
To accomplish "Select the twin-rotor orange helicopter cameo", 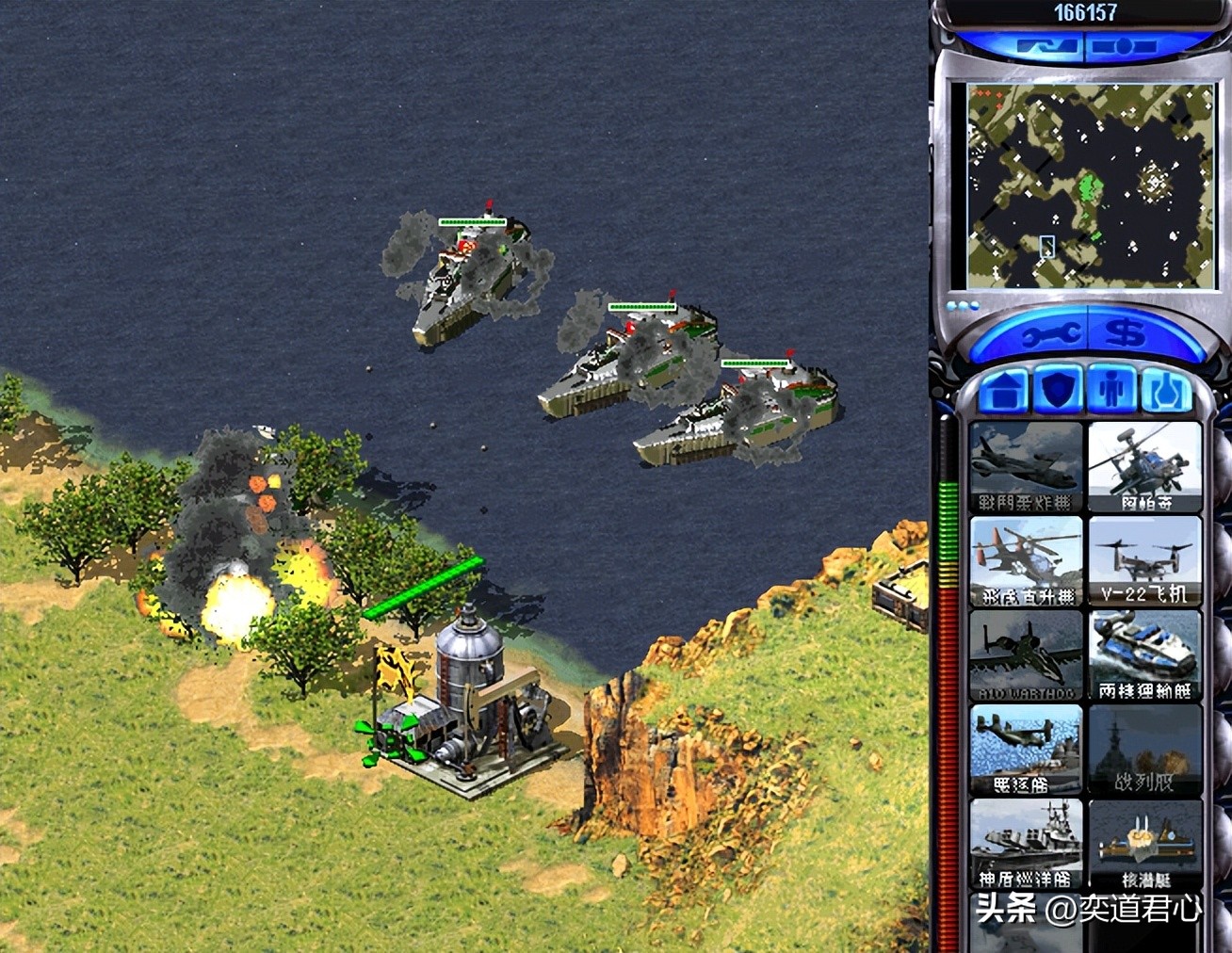I will click(x=1026, y=561).
